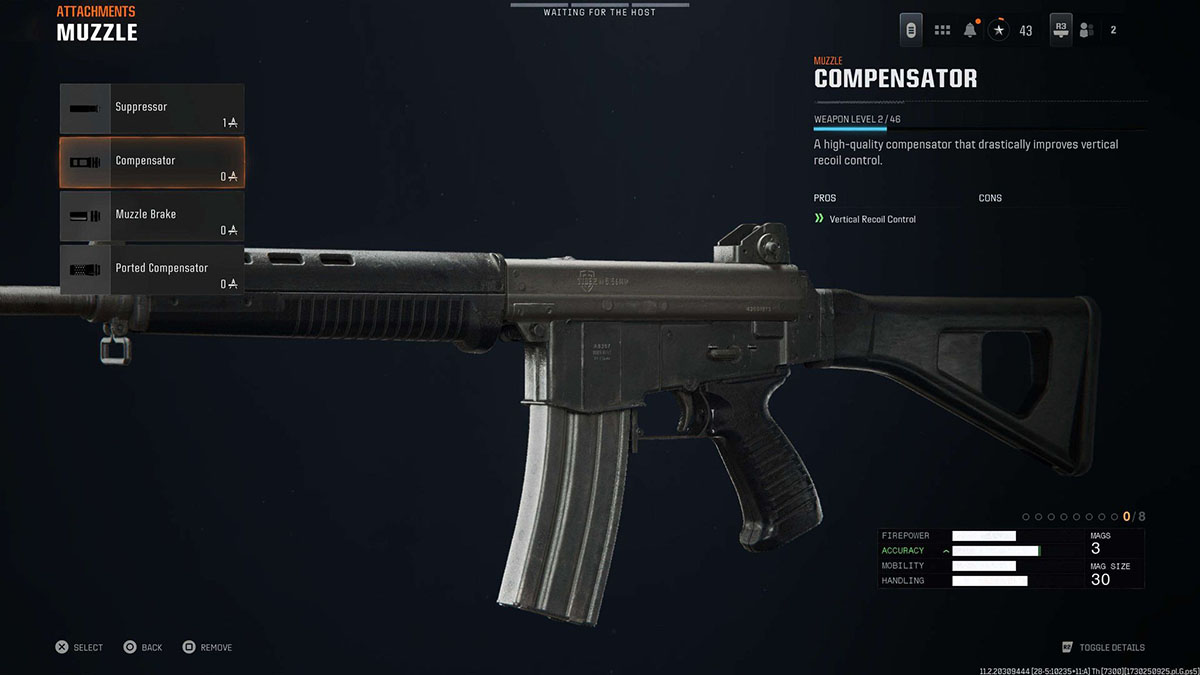Screen dimensions: 1200x675
Task: Pick the Muzzle Brake attachment
Action: [152, 217]
